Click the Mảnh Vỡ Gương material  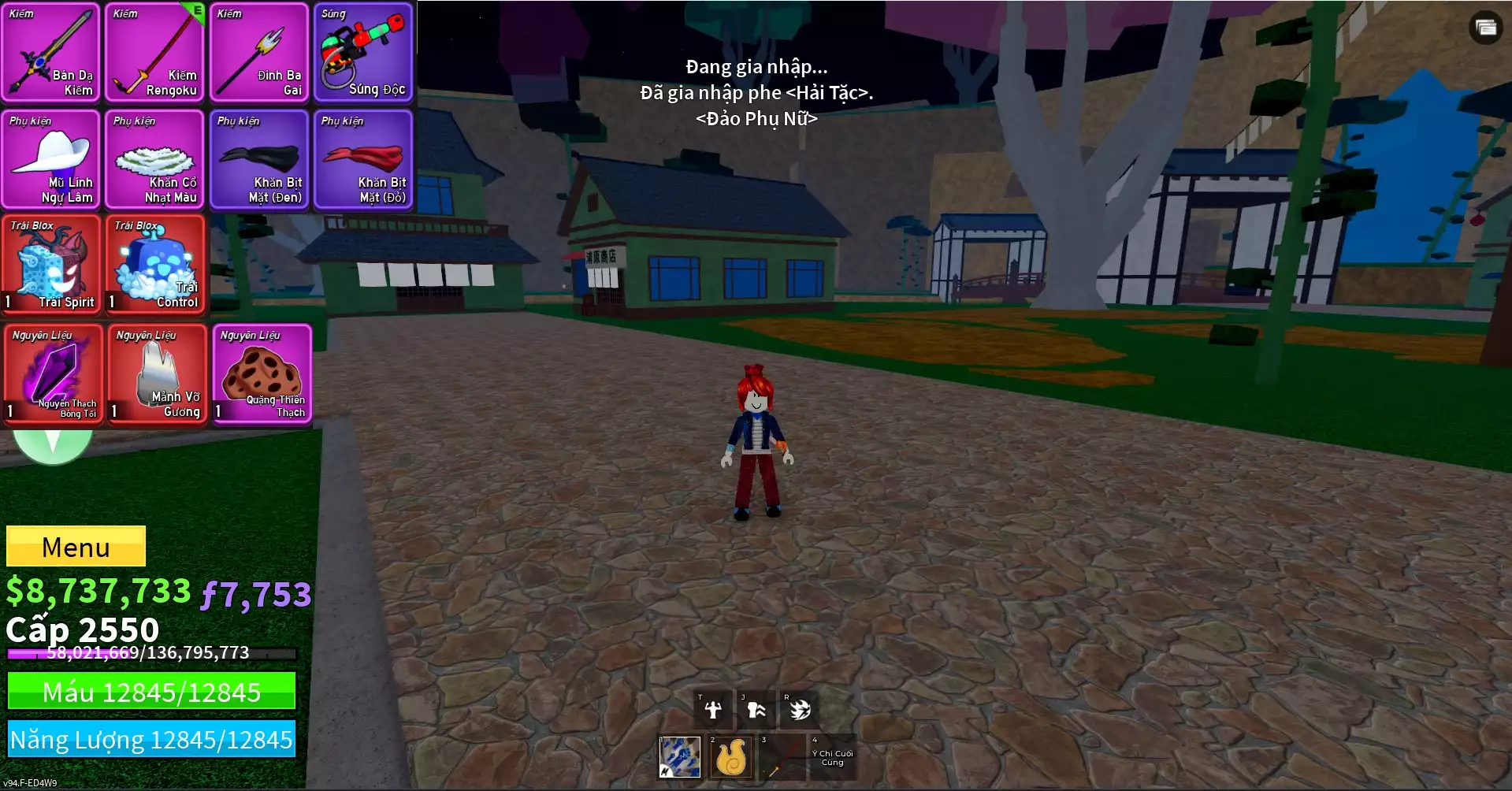pyautogui.click(x=157, y=374)
